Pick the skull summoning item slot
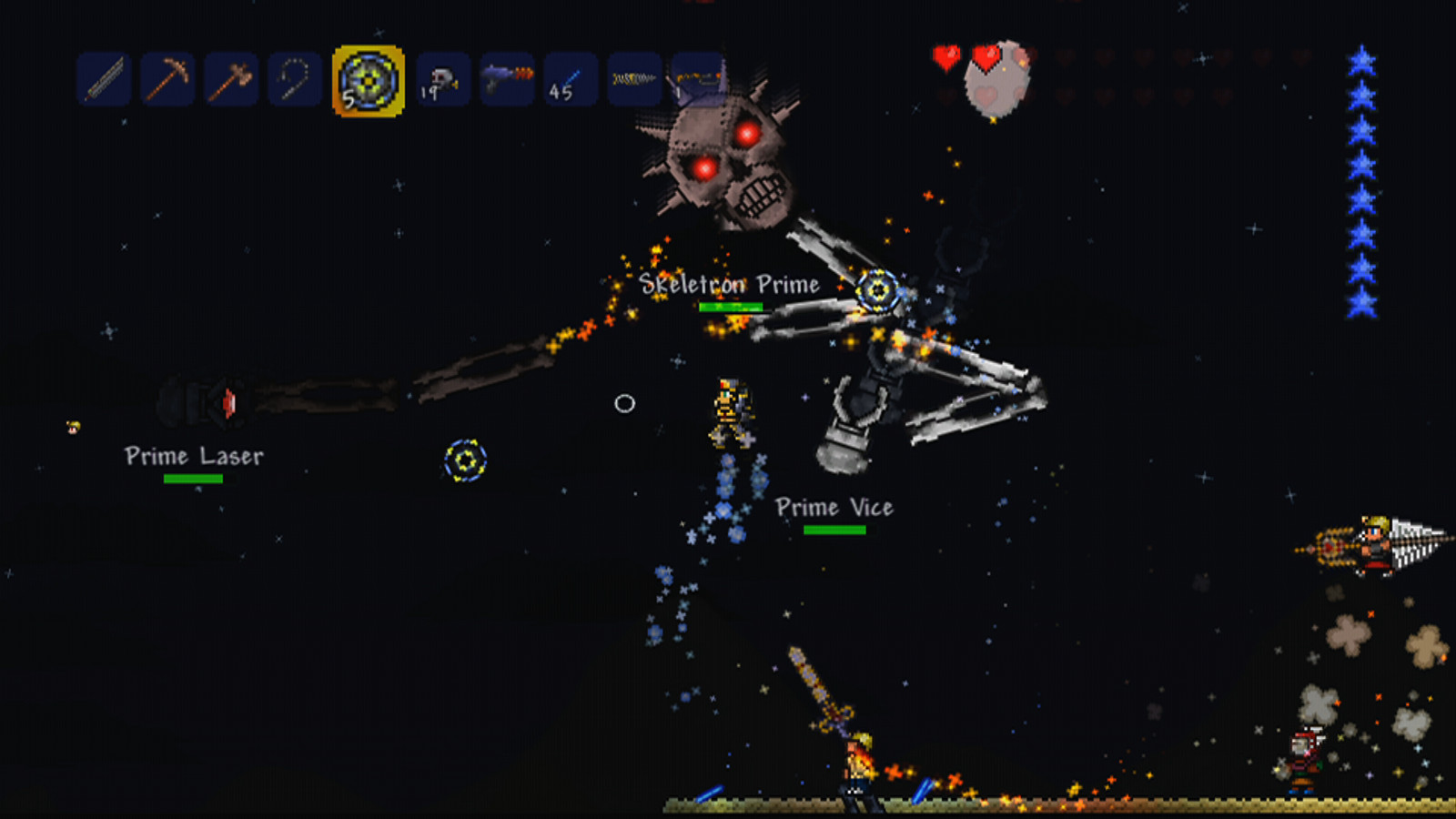Screen dimensions: 1456x819 [443, 80]
